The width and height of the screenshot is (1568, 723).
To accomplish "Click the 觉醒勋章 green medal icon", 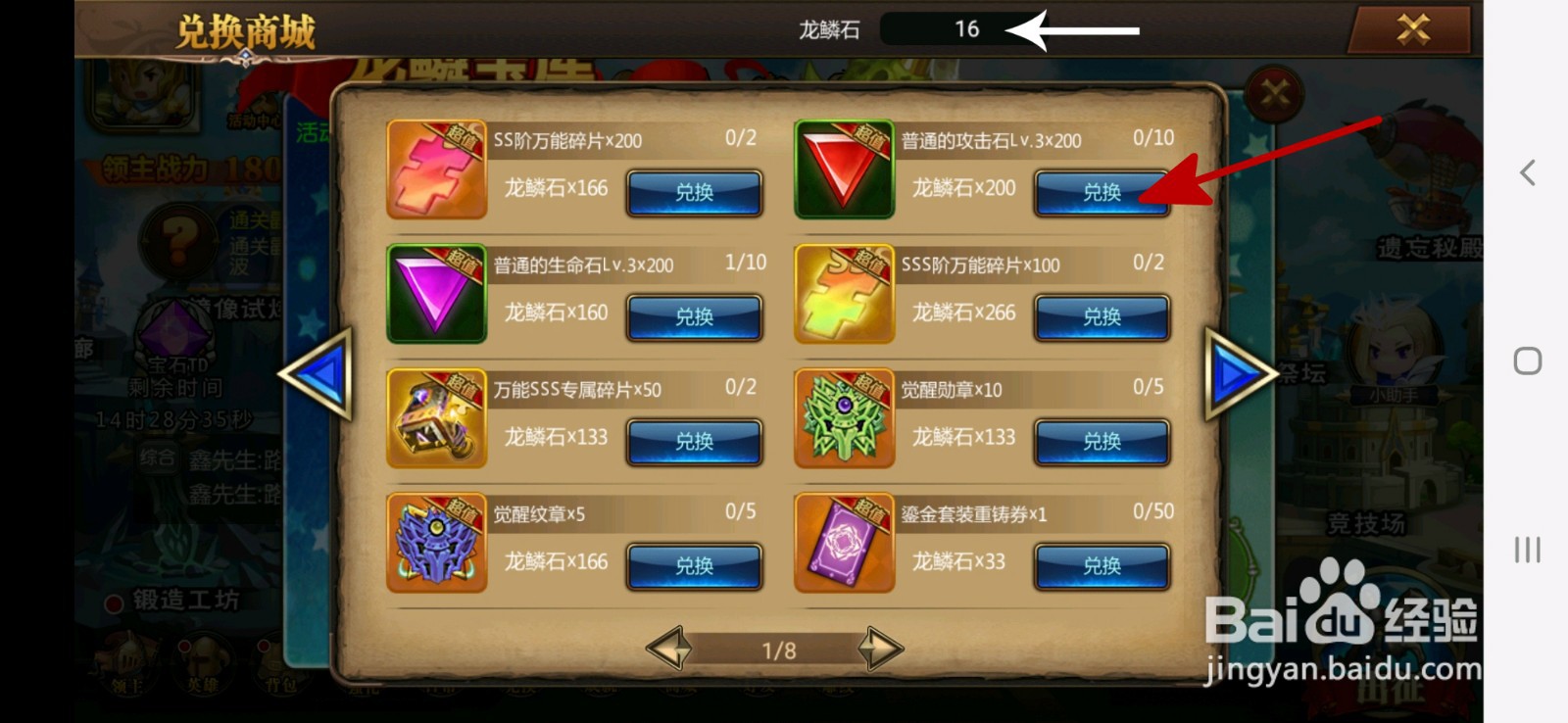I will [x=845, y=417].
